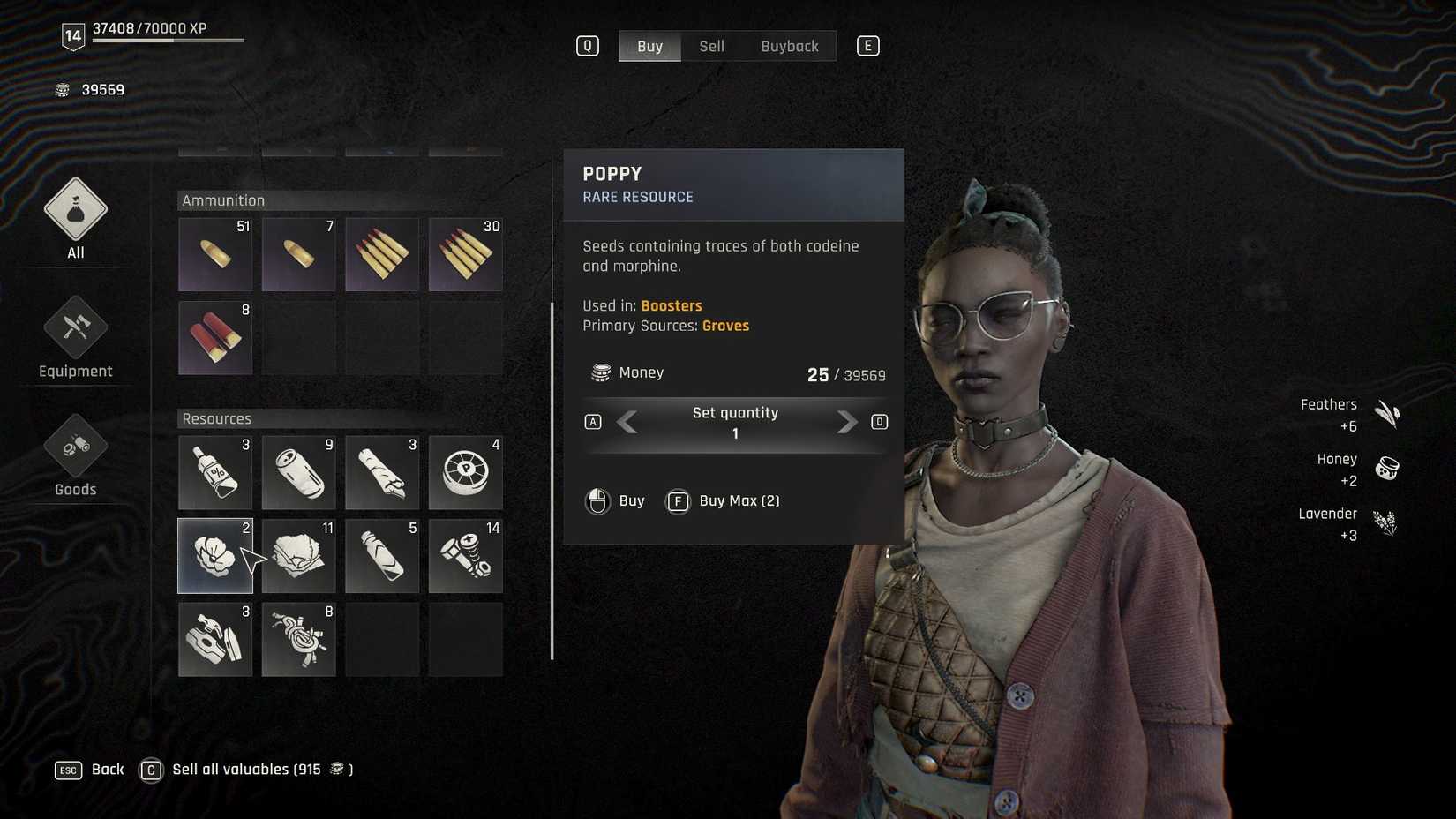Open the Buyback tab
1456x819 pixels.
click(789, 46)
